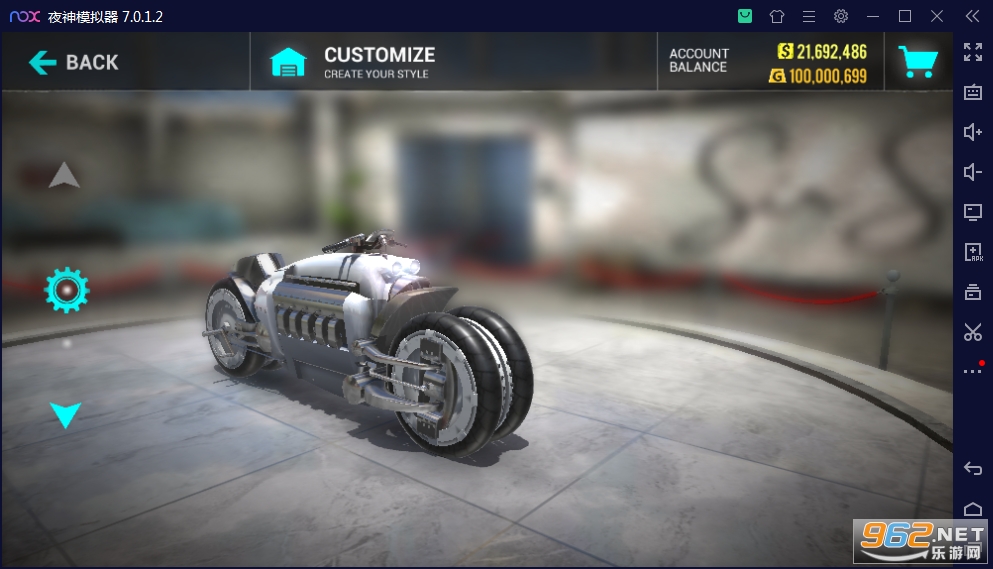Open the Nox emulator settings gear
The width and height of the screenshot is (993, 569).
841,16
